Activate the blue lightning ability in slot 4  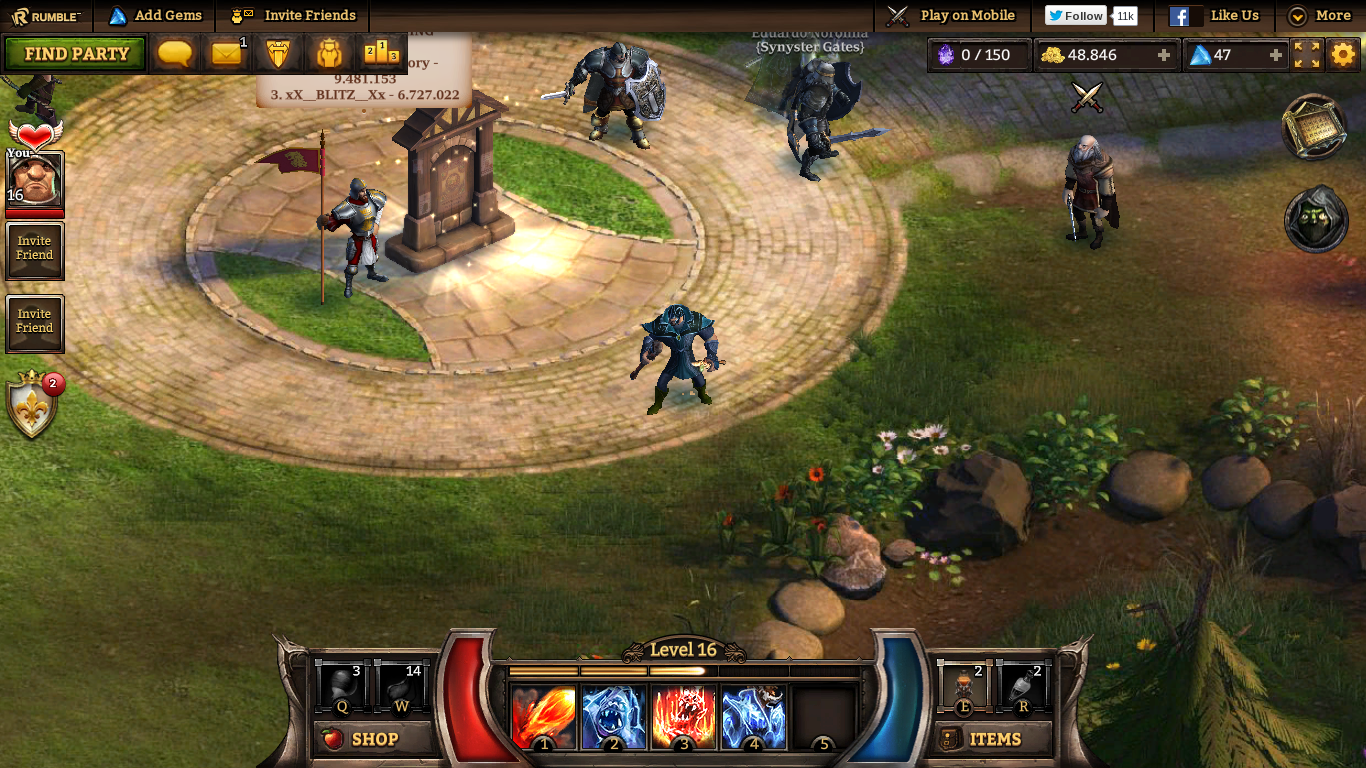tap(753, 717)
